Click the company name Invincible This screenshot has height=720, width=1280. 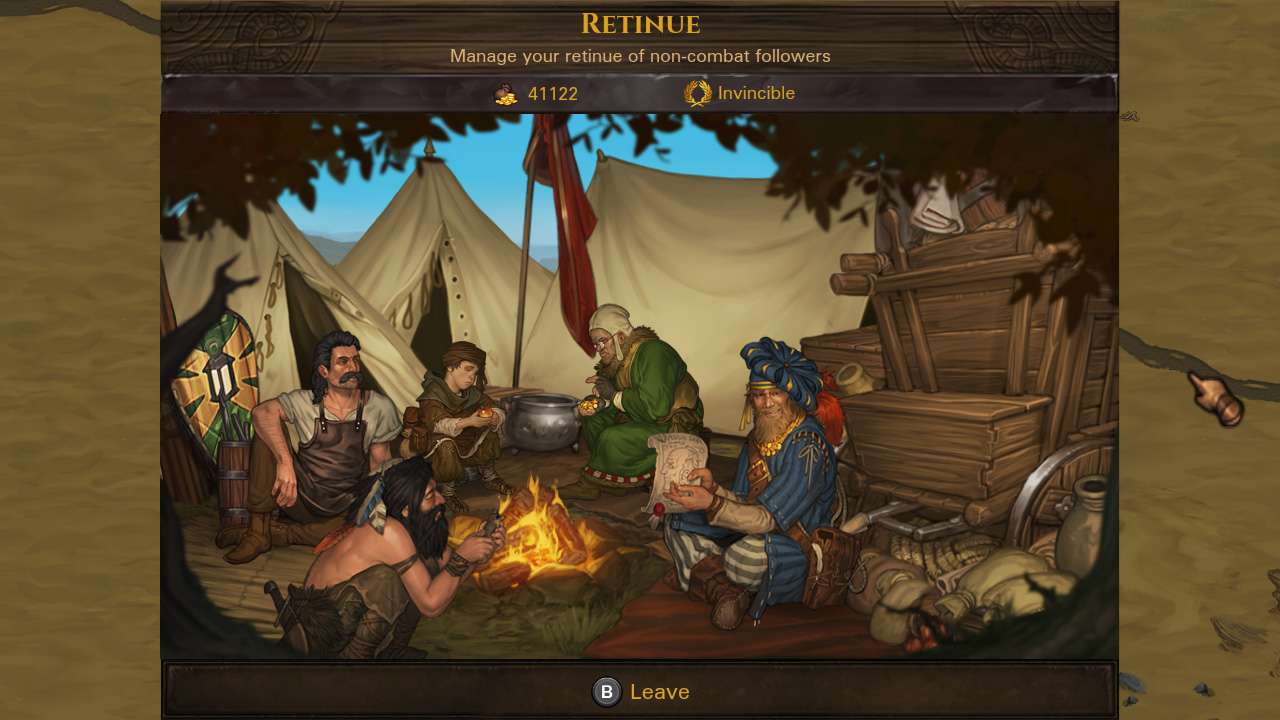click(x=758, y=92)
